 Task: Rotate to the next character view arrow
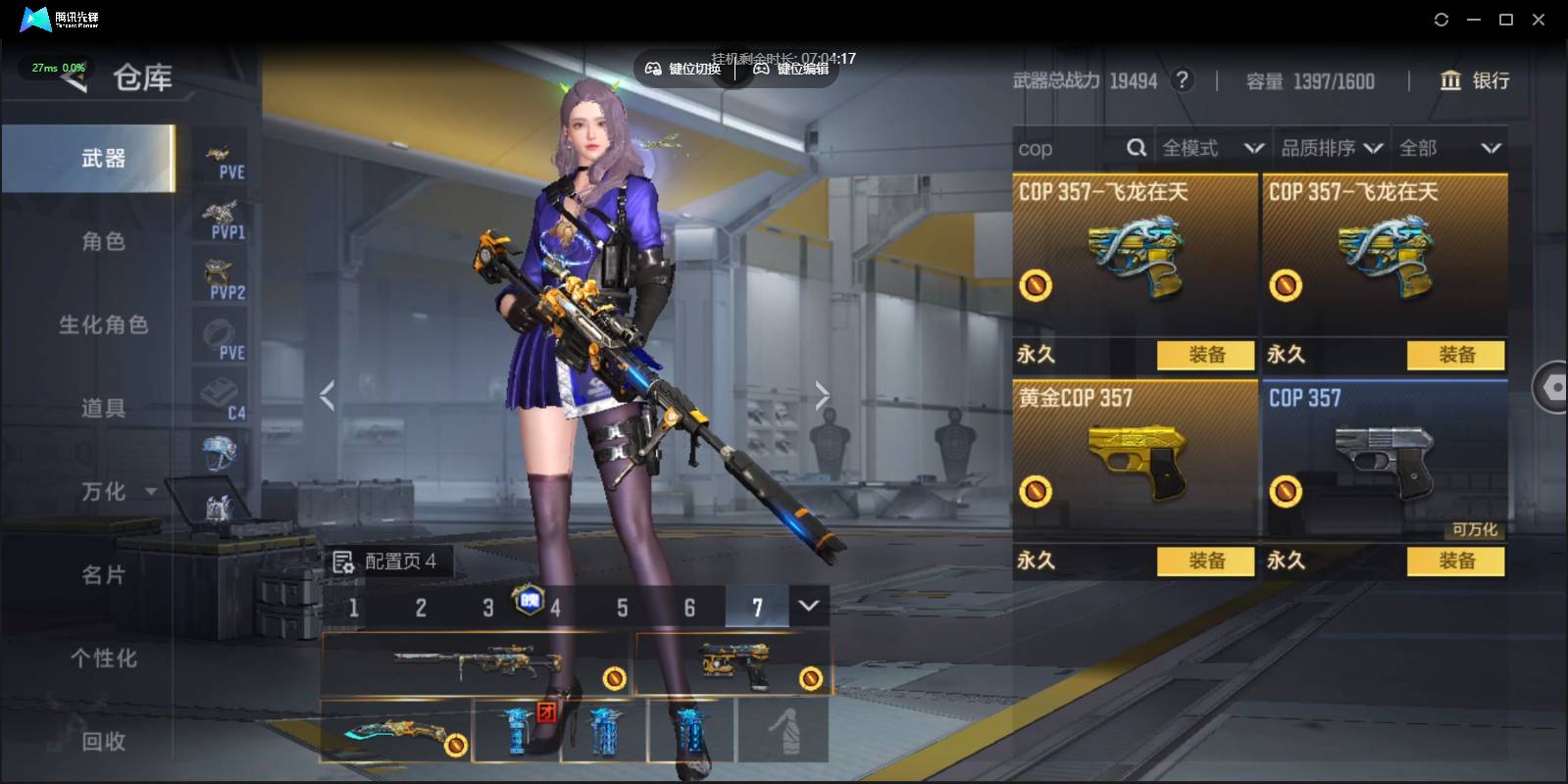[822, 396]
